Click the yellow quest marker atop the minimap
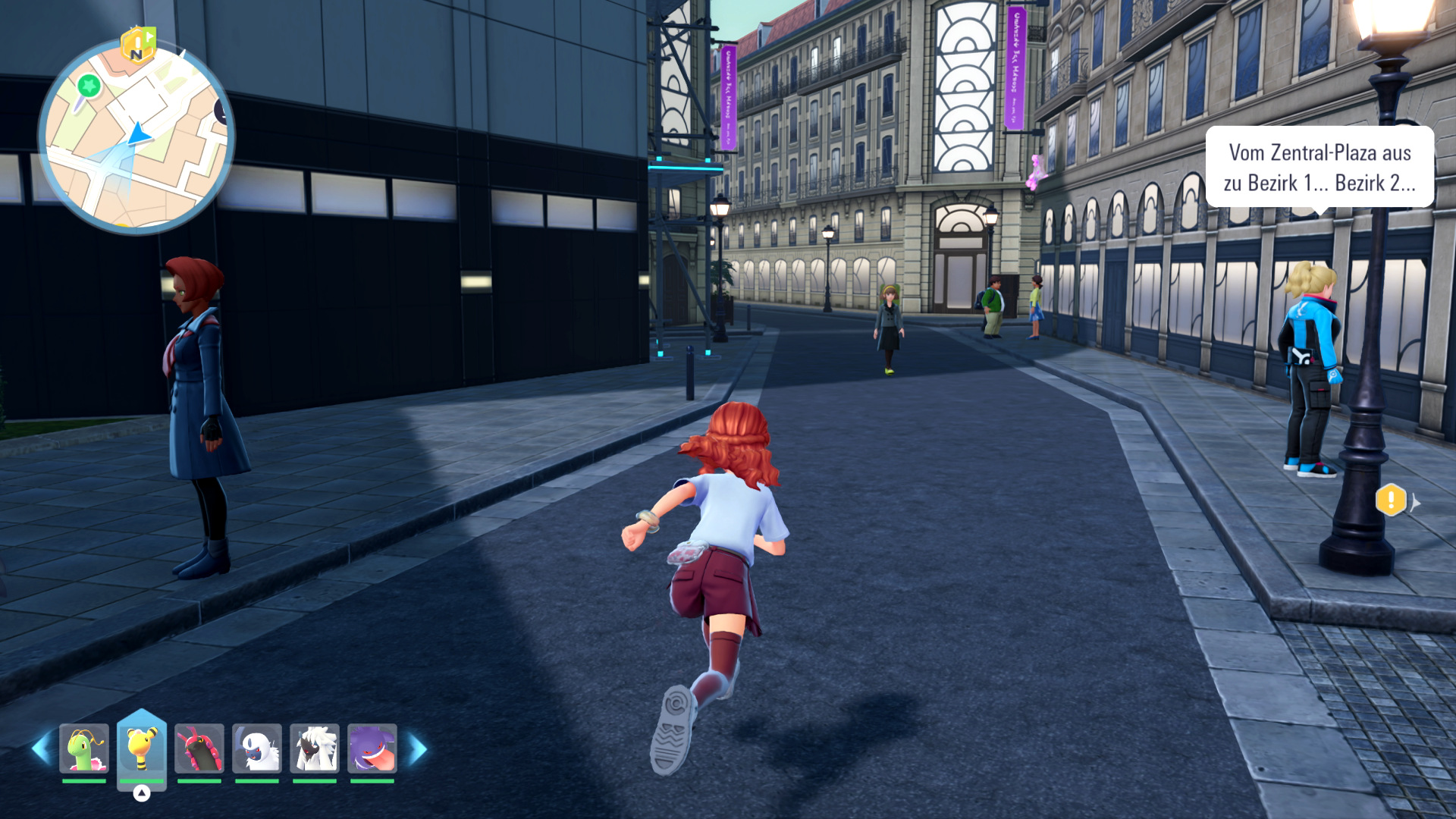Viewport: 1456px width, 819px height. pos(137,45)
